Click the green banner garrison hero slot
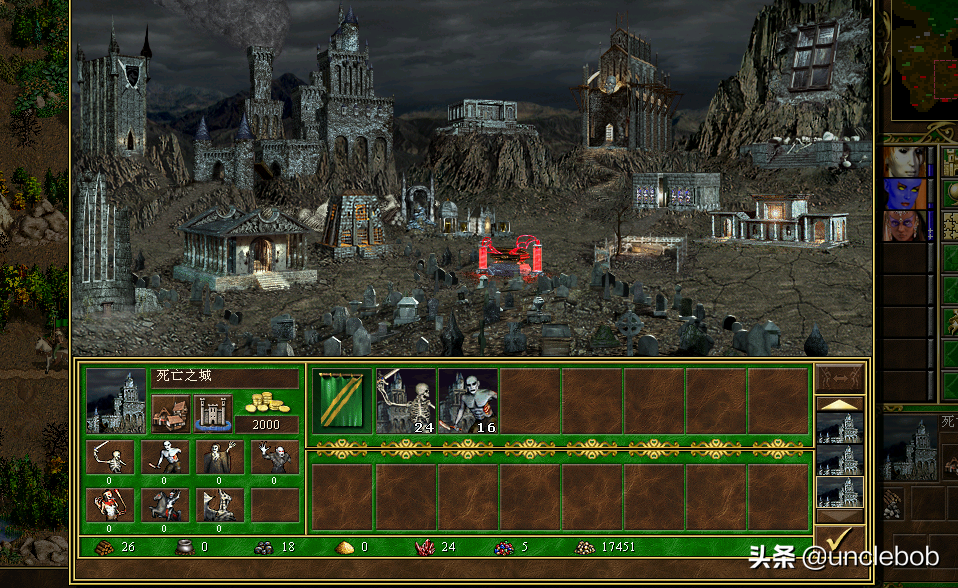958x588 pixels. (x=342, y=400)
